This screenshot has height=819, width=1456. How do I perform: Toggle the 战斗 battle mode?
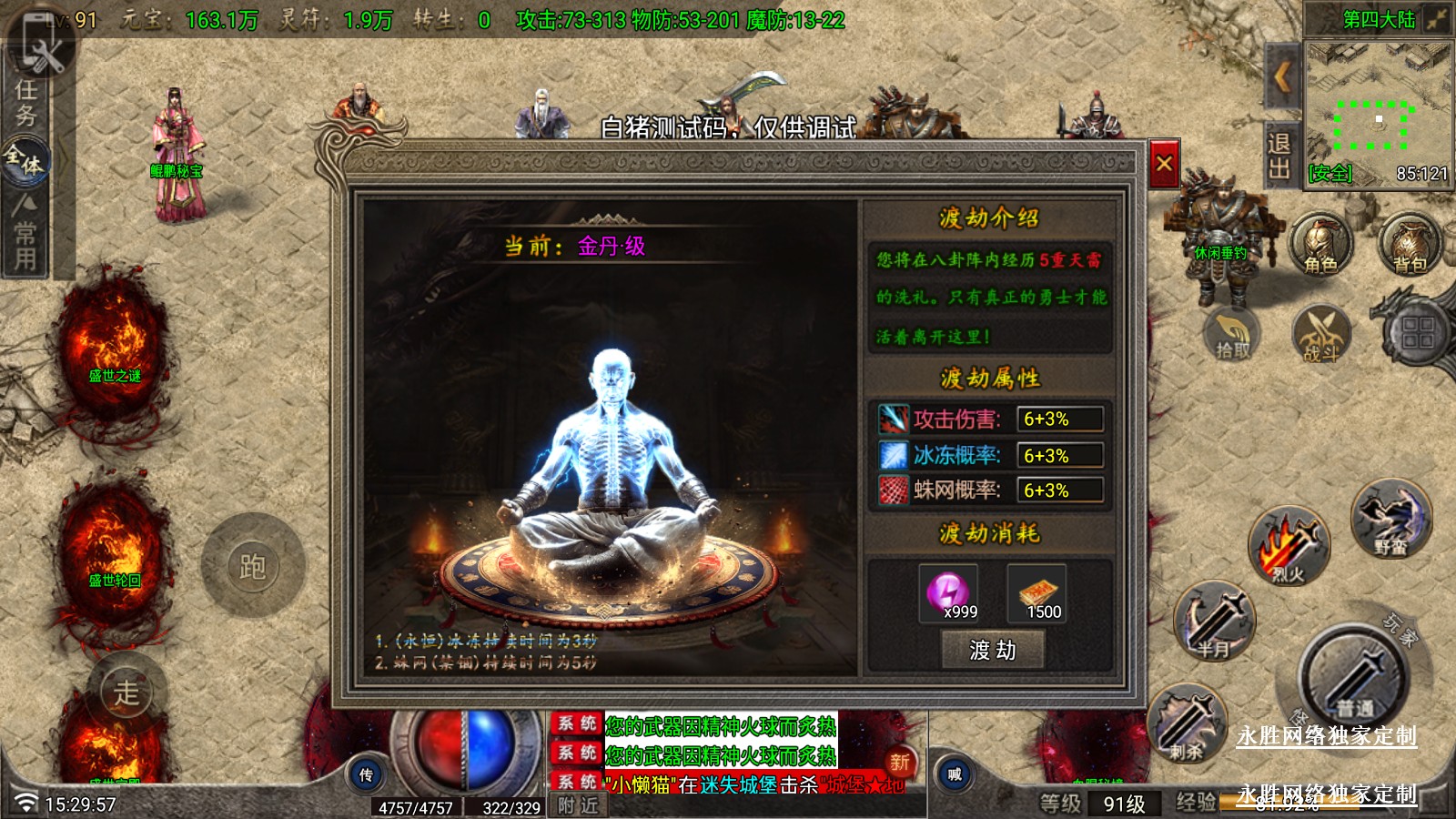(x=1320, y=333)
